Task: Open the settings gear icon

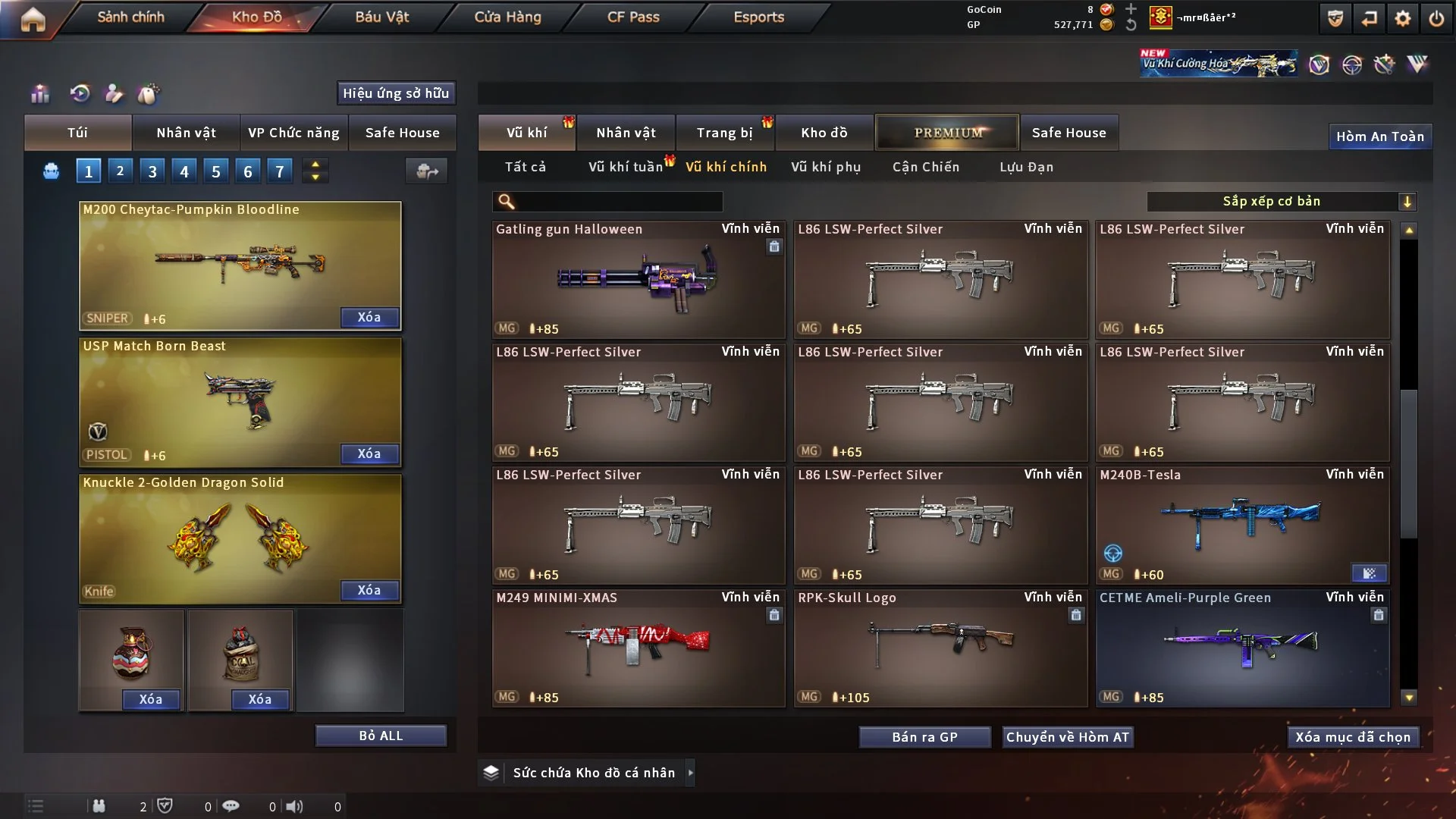Action: coord(1403,19)
